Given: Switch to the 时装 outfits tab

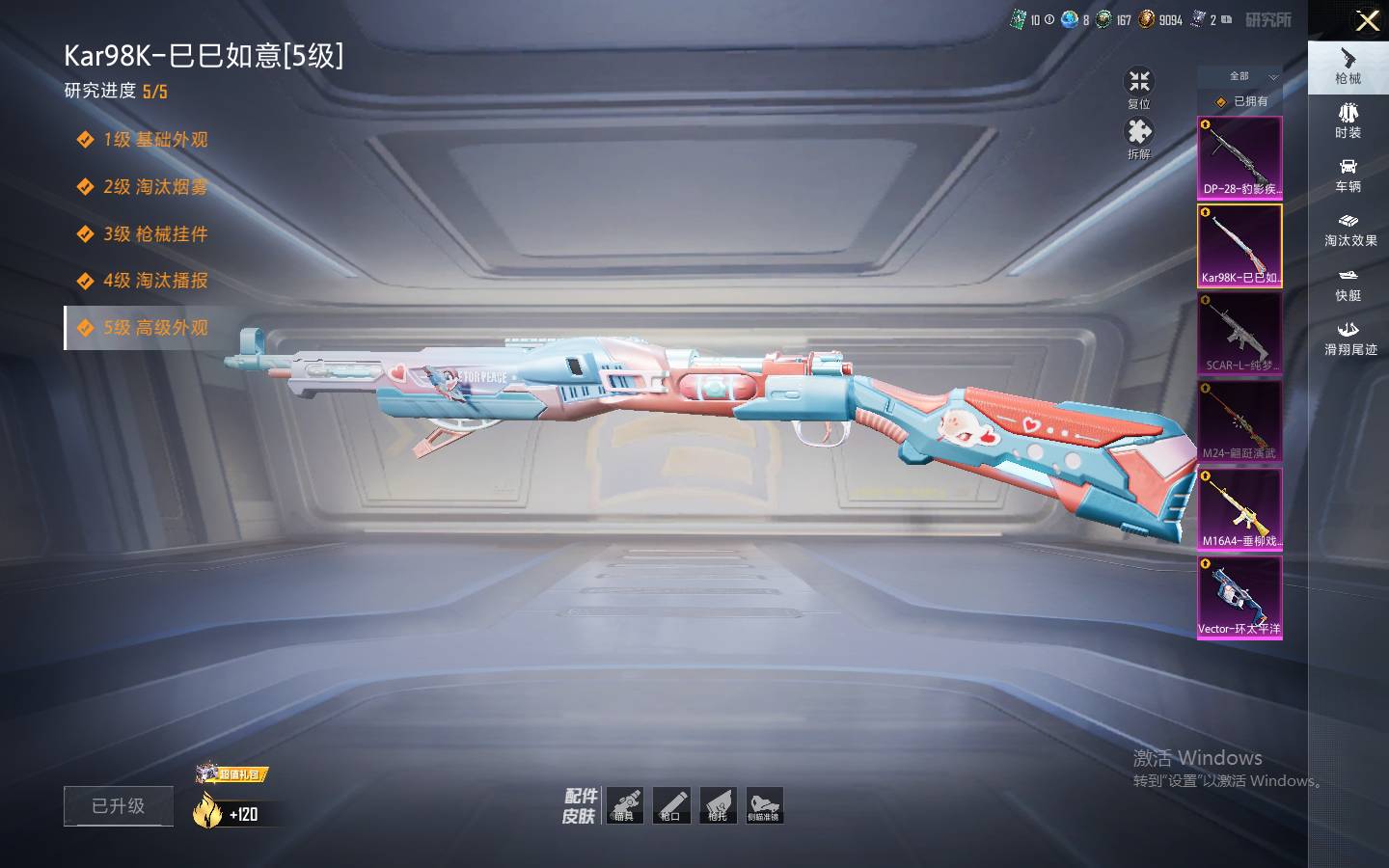Looking at the screenshot, I should coord(1348,121).
